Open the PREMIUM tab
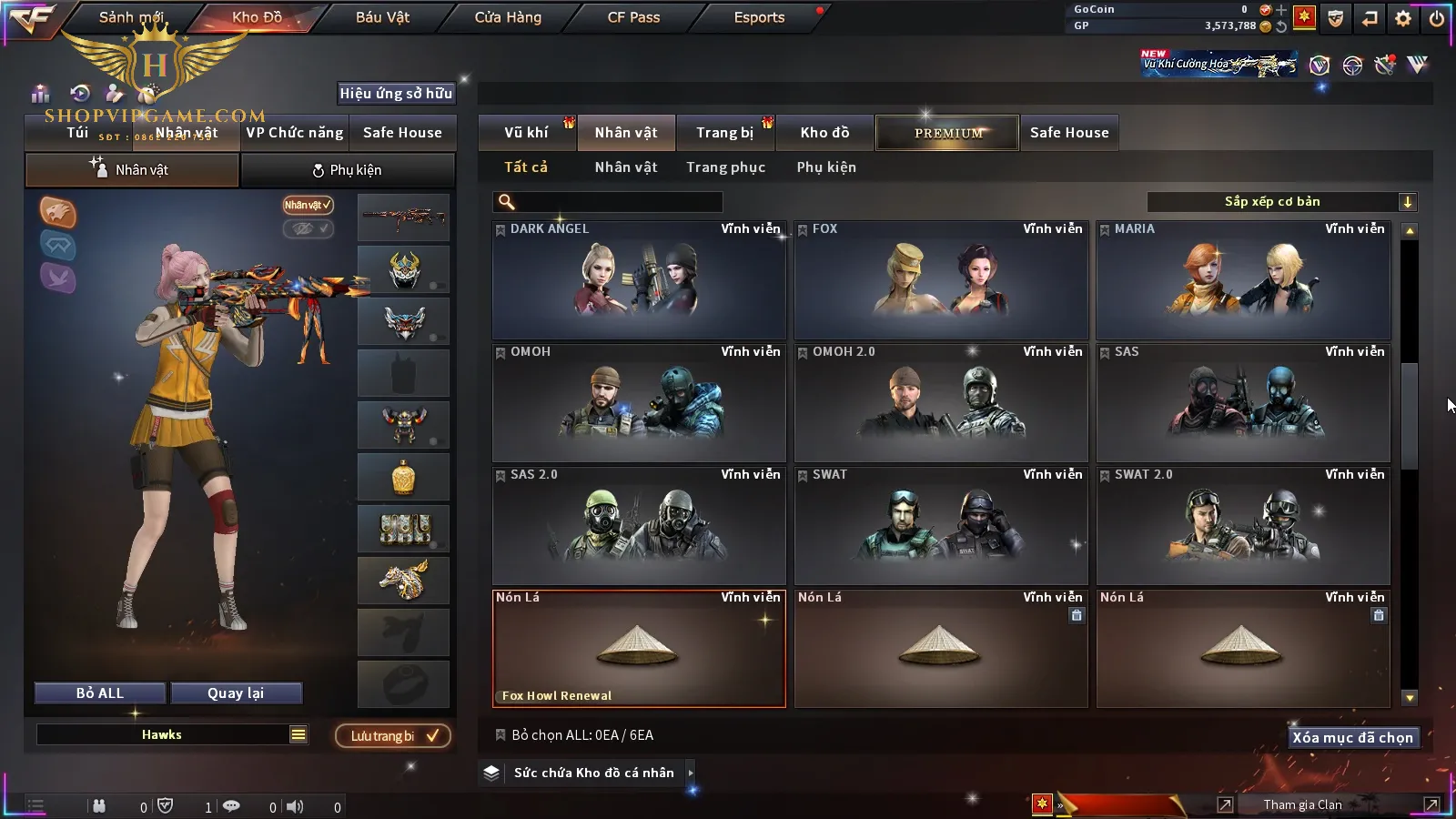 [x=947, y=133]
